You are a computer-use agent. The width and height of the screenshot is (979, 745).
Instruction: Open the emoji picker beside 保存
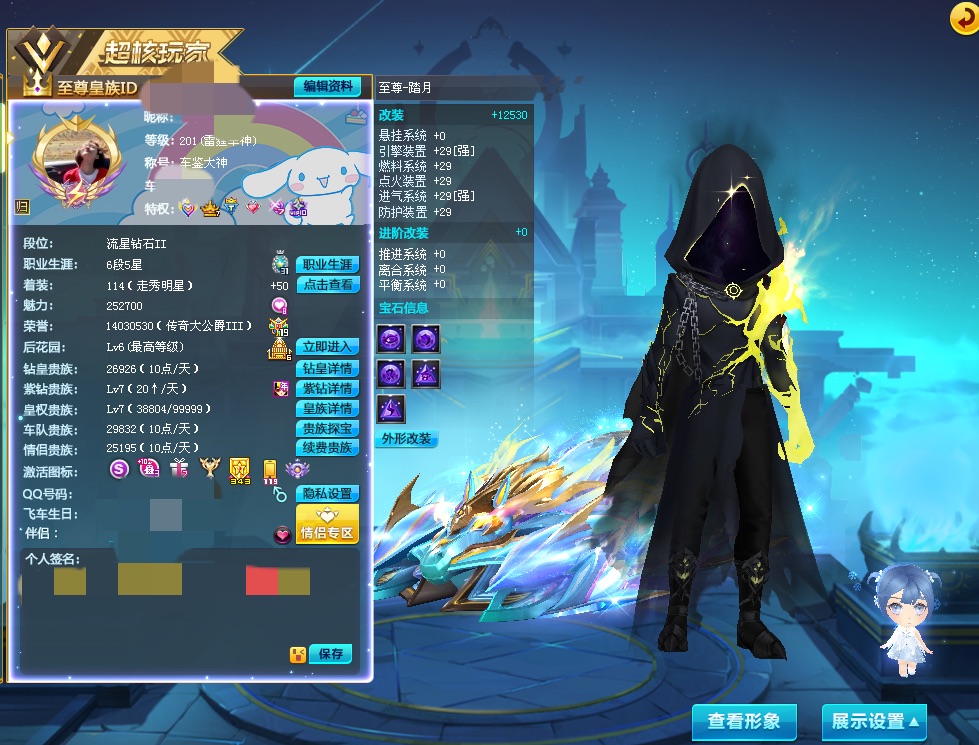[298, 655]
